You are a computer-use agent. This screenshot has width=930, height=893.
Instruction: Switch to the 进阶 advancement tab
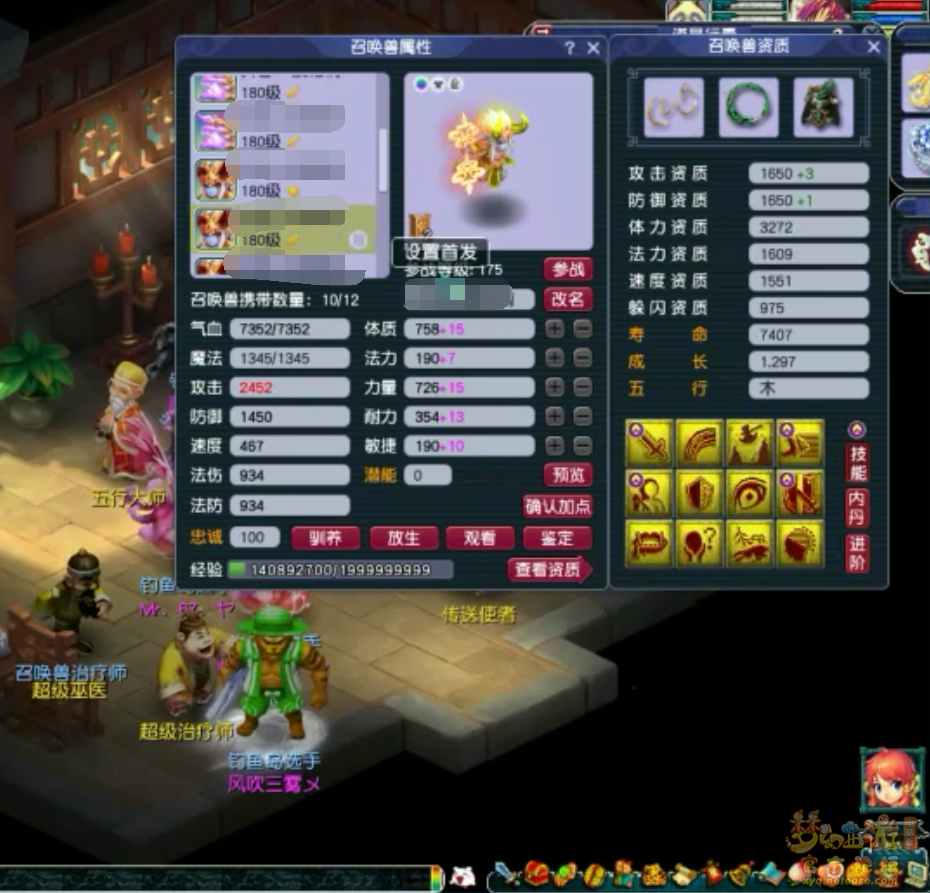click(x=857, y=553)
